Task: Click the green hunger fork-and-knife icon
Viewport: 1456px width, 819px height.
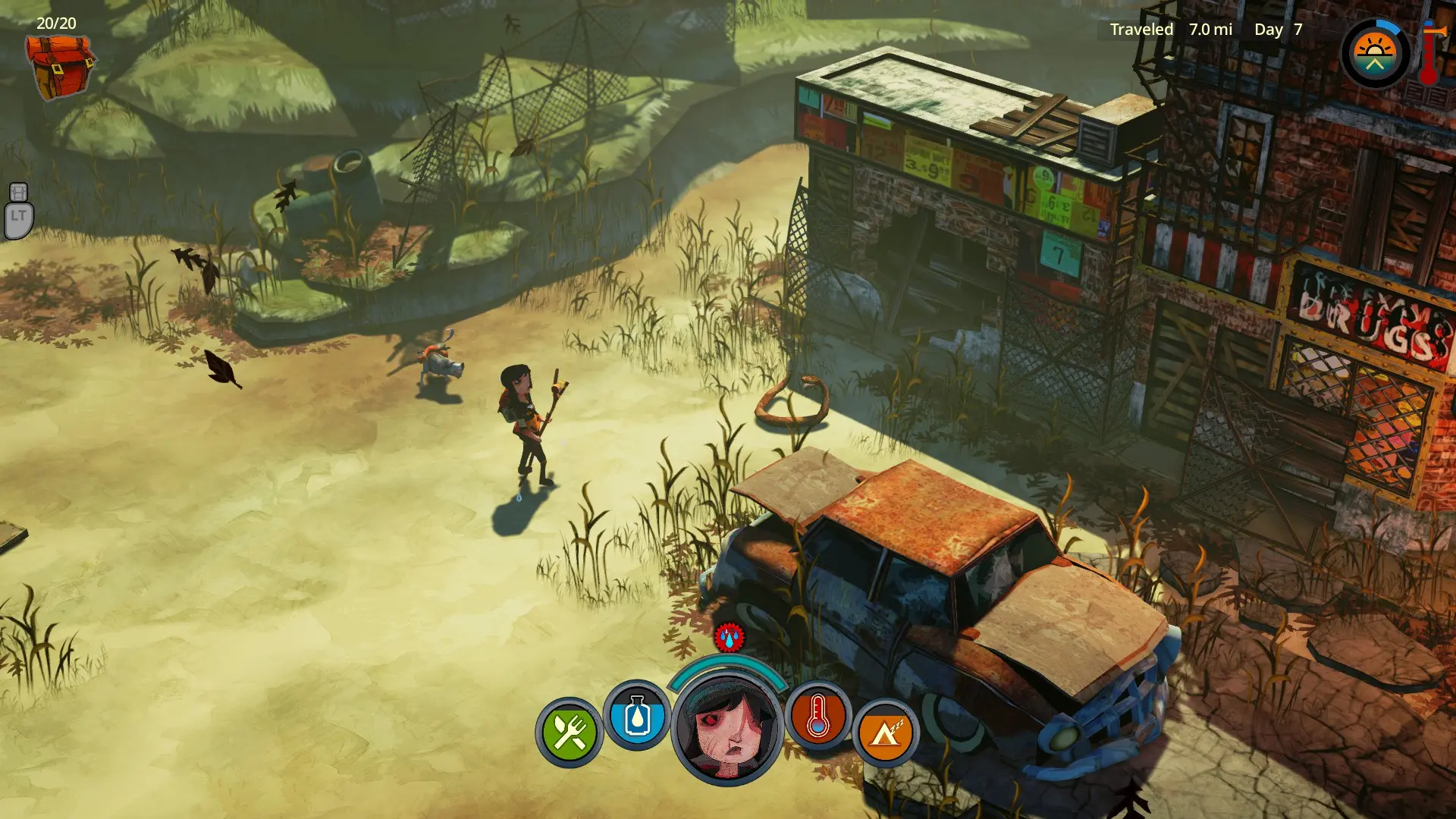Action: (x=569, y=733)
